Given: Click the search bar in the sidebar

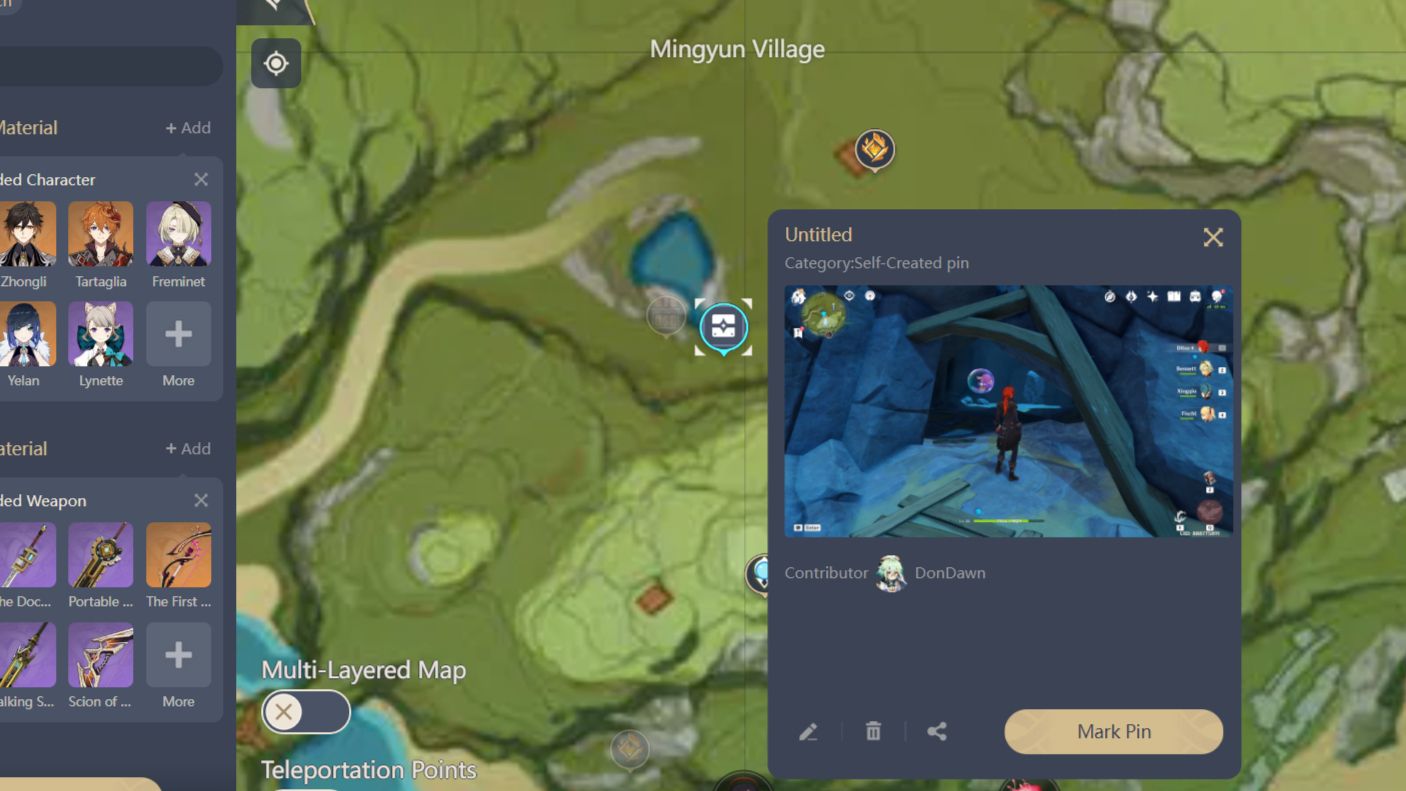Looking at the screenshot, I should 110,65.
